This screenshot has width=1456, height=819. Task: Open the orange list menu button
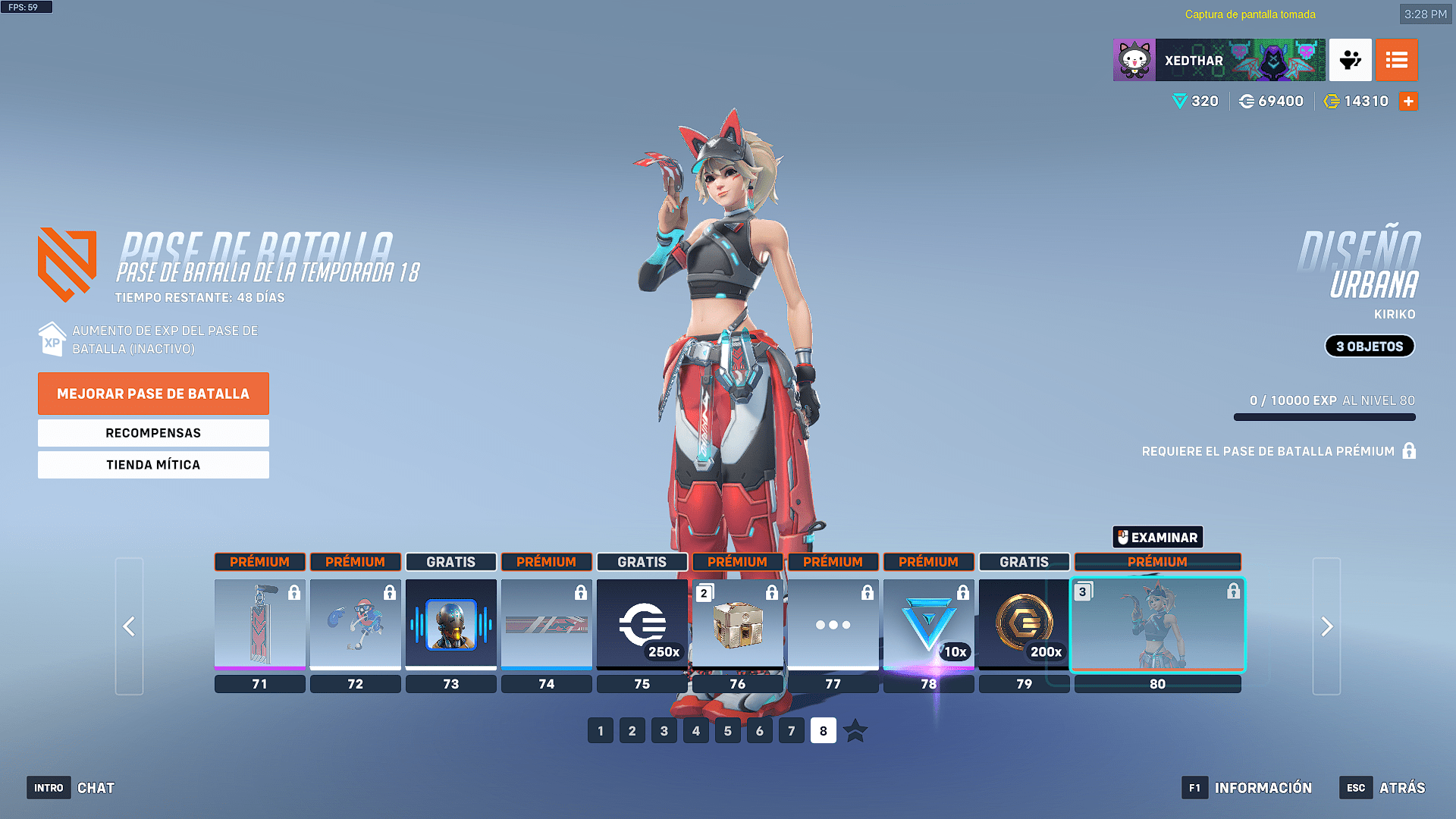[1396, 60]
